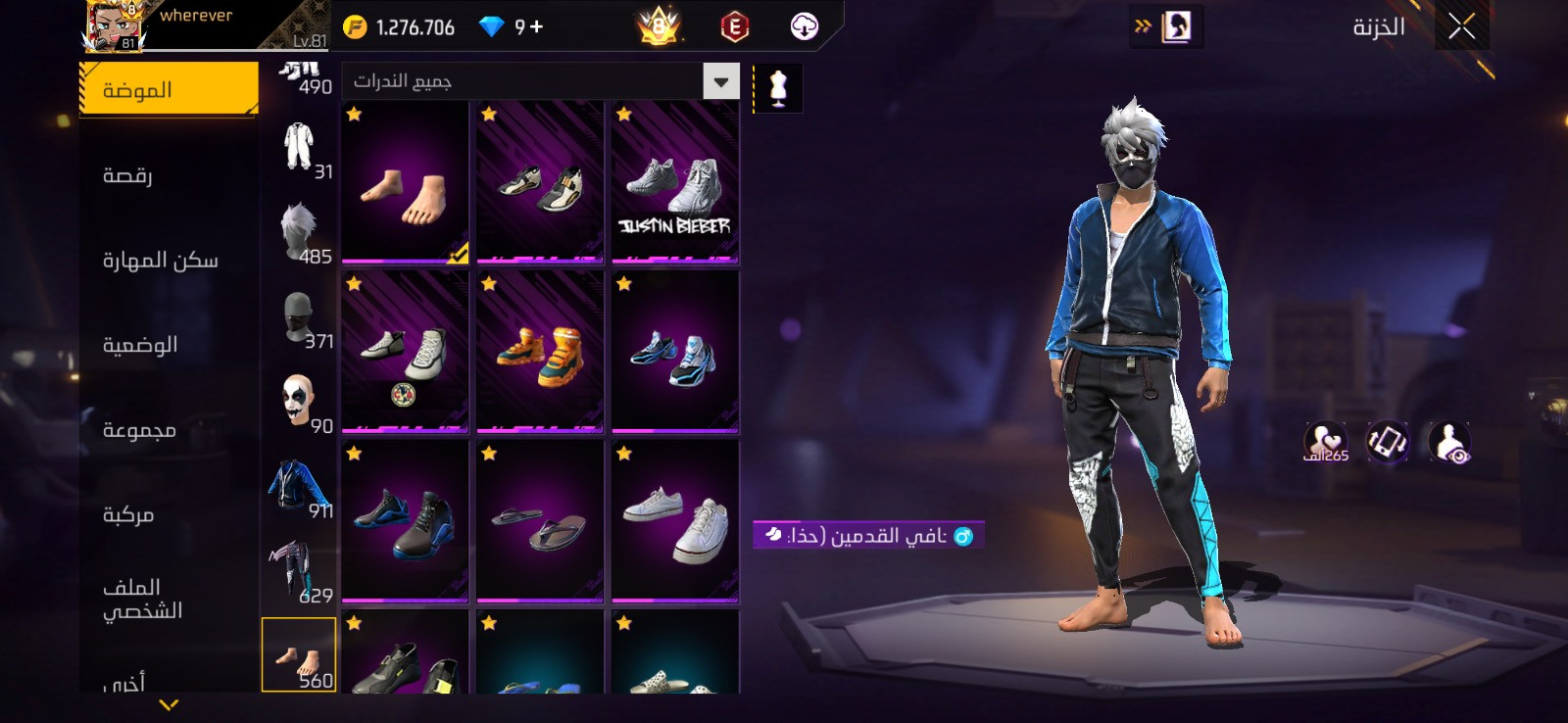The image size is (1568, 723).
Task: Close the vault screen
Action: click(1461, 27)
